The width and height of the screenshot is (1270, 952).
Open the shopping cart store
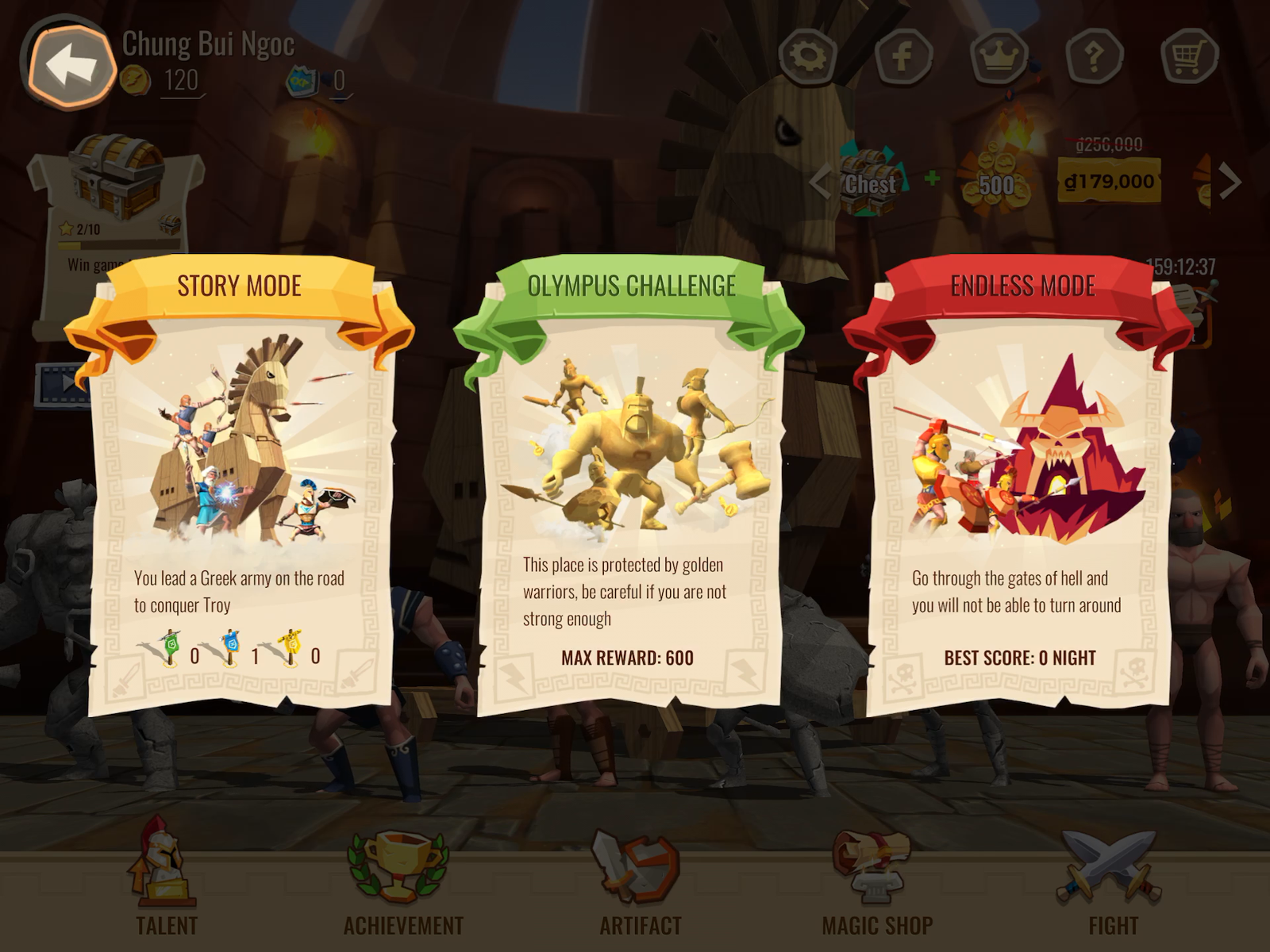click(x=1188, y=56)
